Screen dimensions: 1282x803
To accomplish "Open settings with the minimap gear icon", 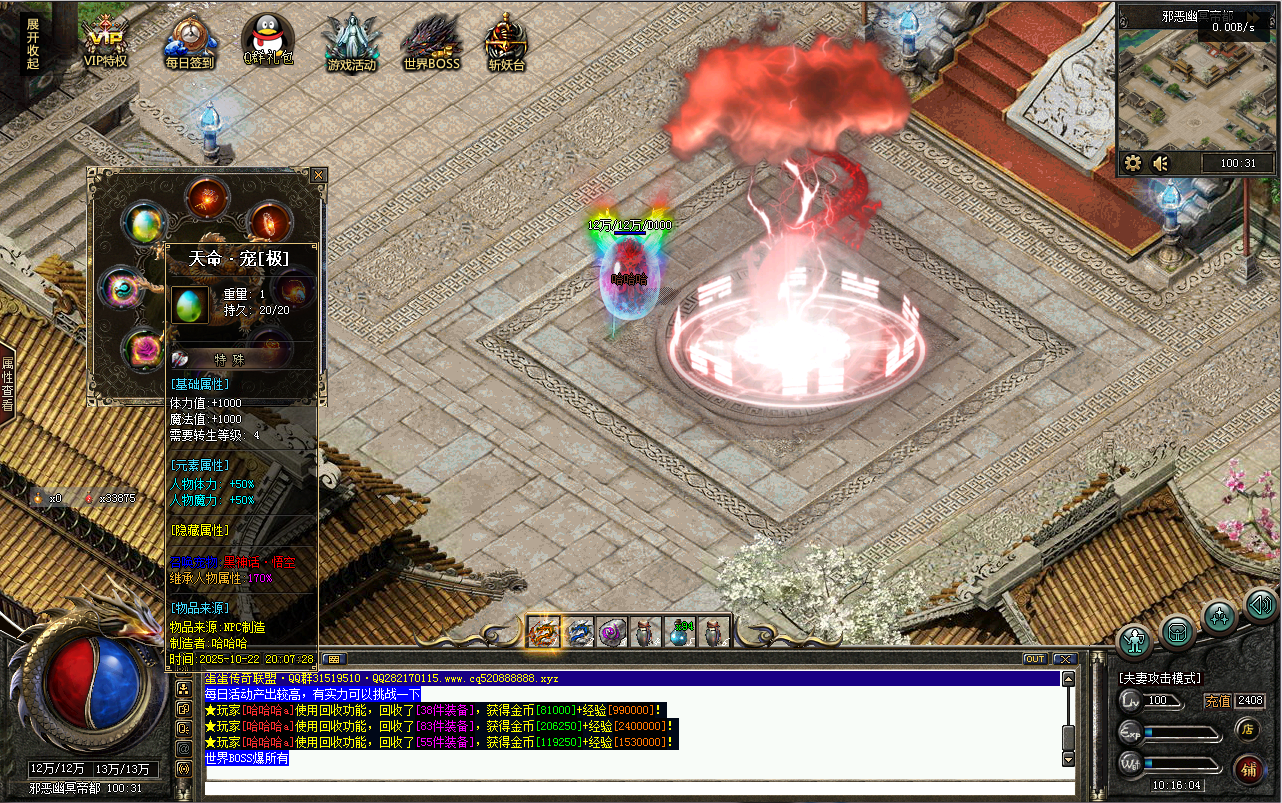I will pyautogui.click(x=1133, y=163).
